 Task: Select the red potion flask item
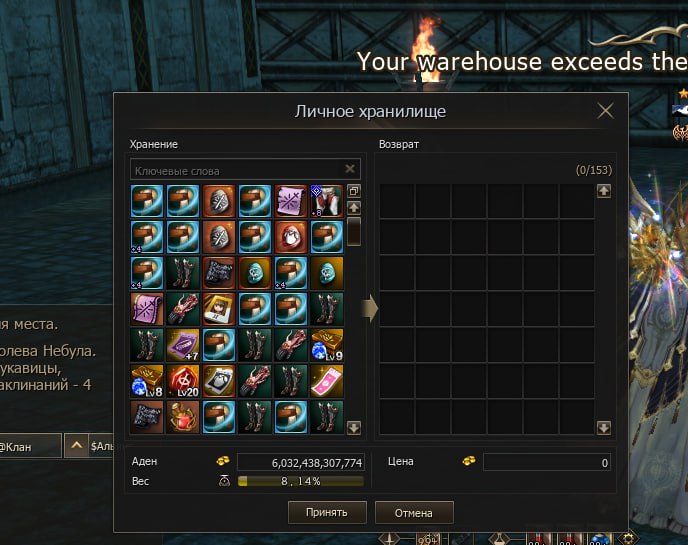(x=183, y=417)
